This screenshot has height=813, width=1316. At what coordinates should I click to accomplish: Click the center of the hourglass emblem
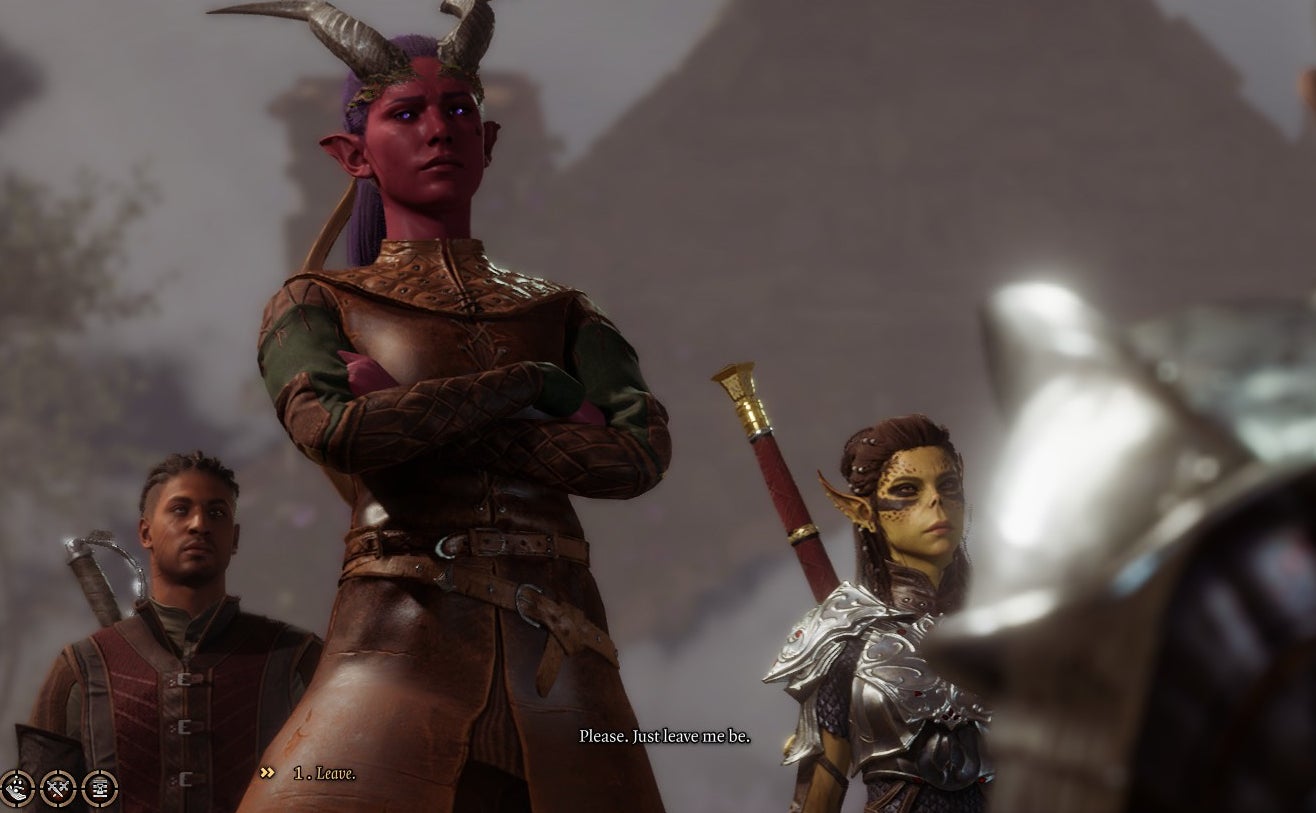(x=100, y=788)
